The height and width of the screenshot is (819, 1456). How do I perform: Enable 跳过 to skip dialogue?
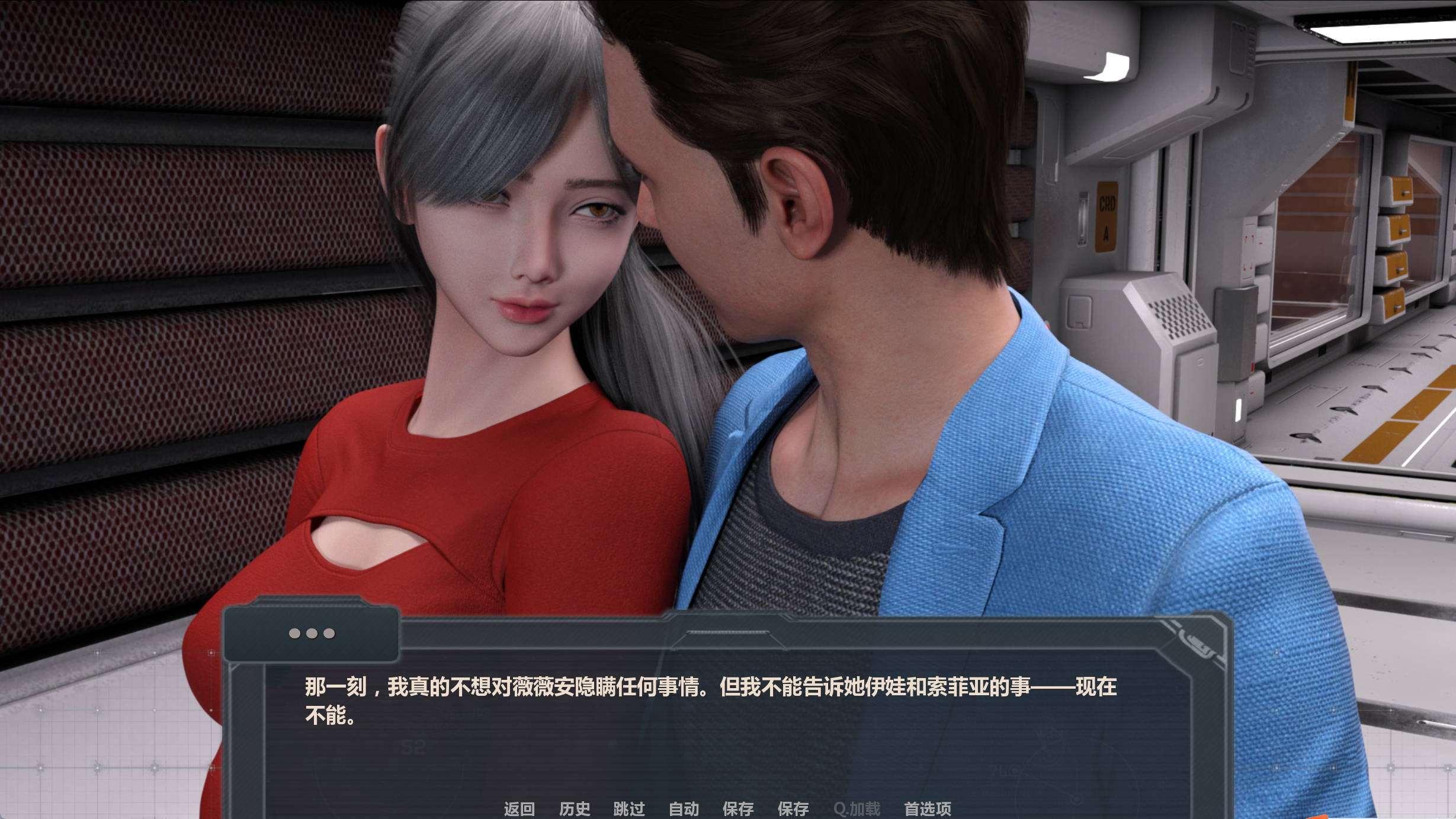pyautogui.click(x=629, y=809)
